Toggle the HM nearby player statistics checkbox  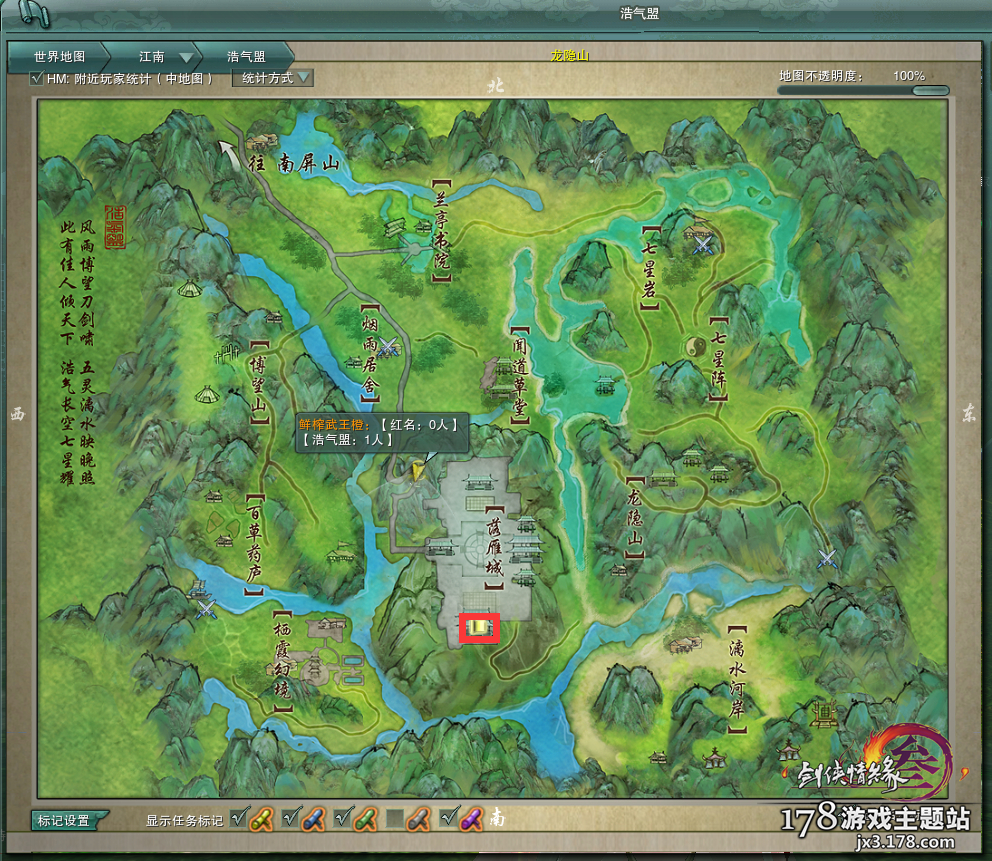point(38,78)
